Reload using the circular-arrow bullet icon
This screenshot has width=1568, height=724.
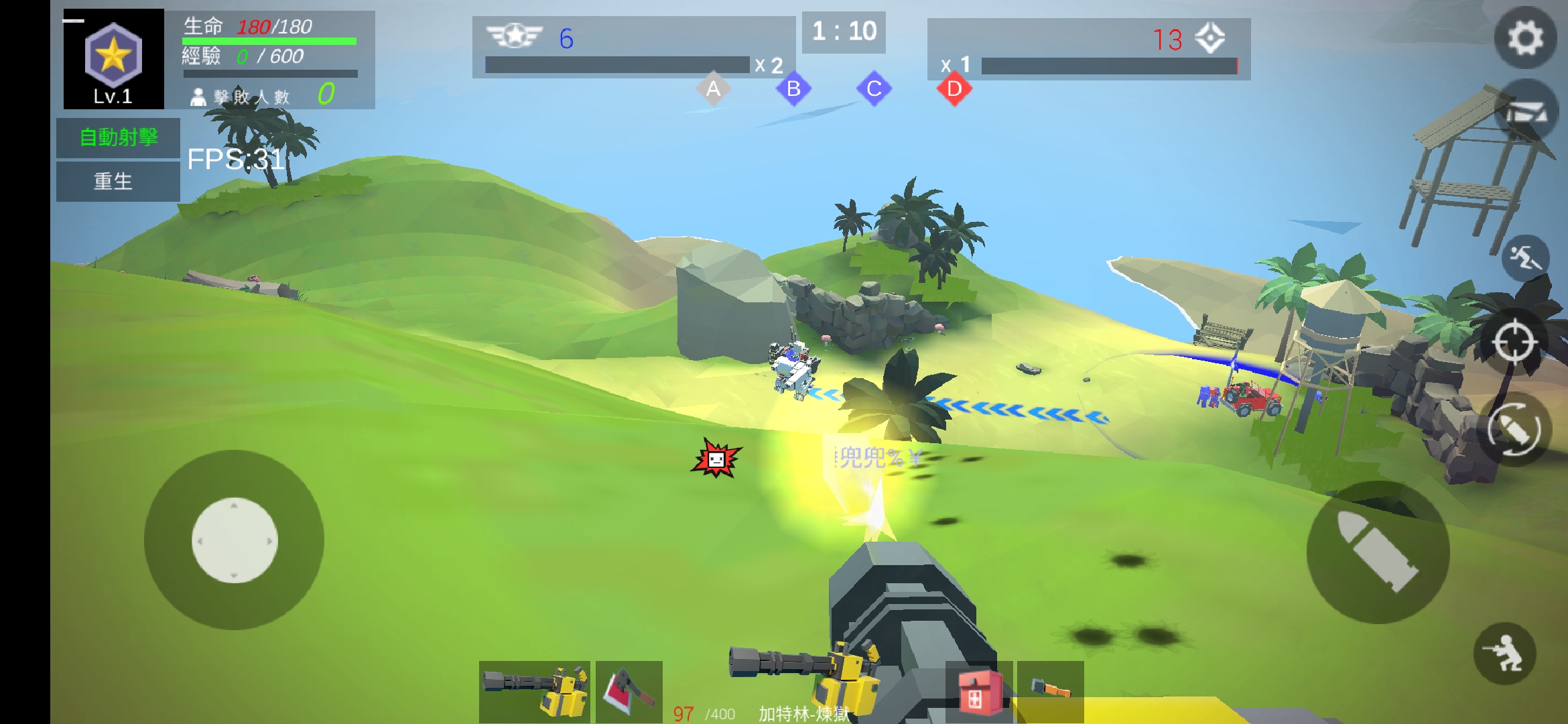point(1513,429)
